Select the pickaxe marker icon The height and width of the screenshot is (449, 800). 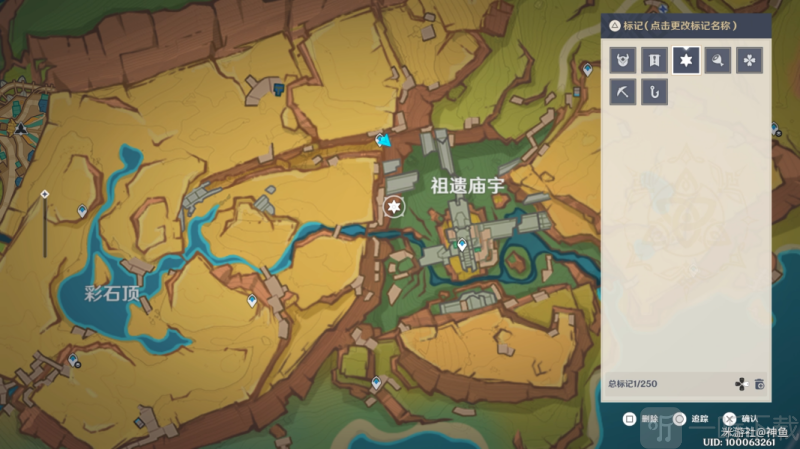pyautogui.click(x=624, y=92)
